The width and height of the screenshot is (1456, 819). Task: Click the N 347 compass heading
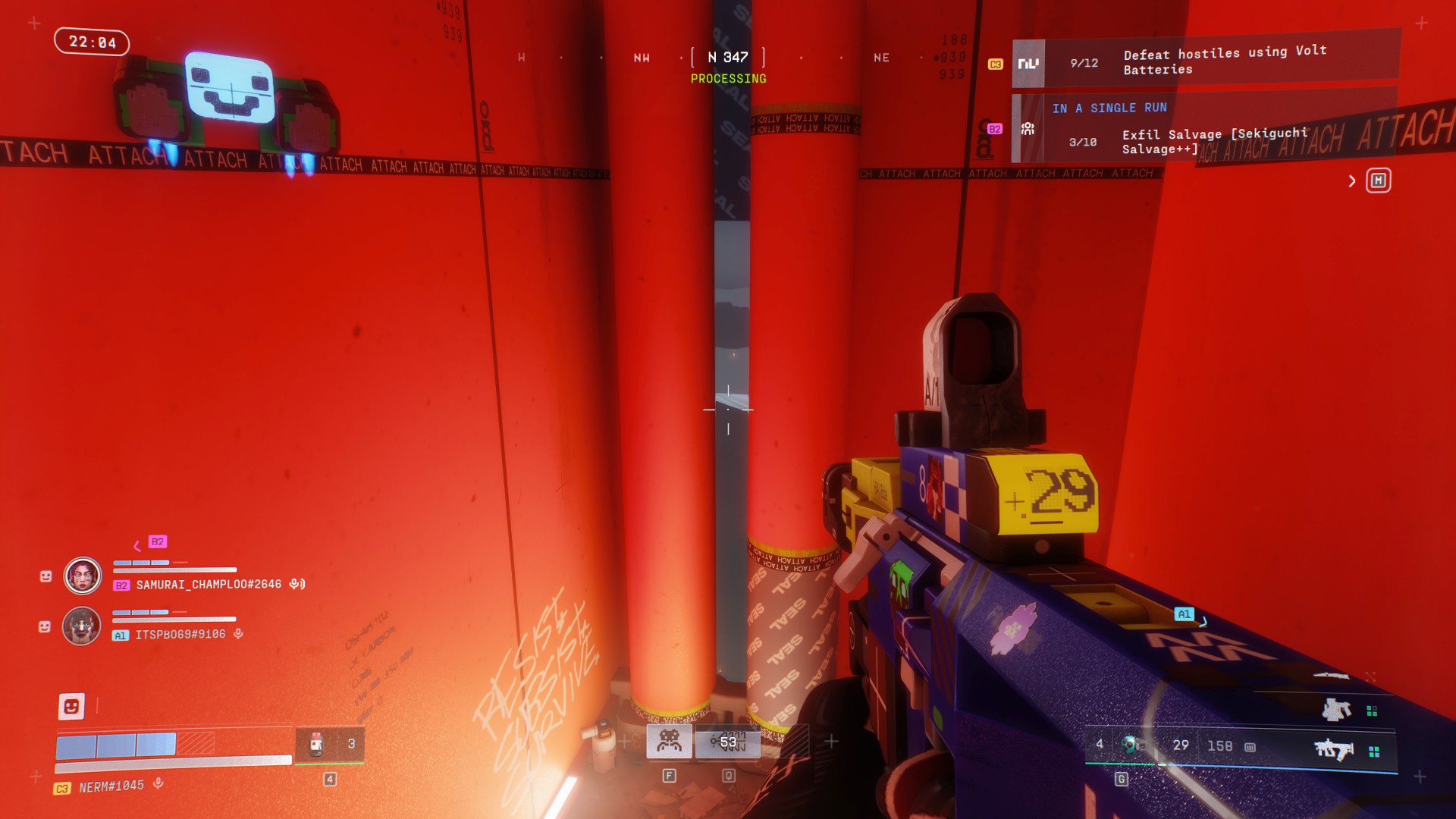728,58
